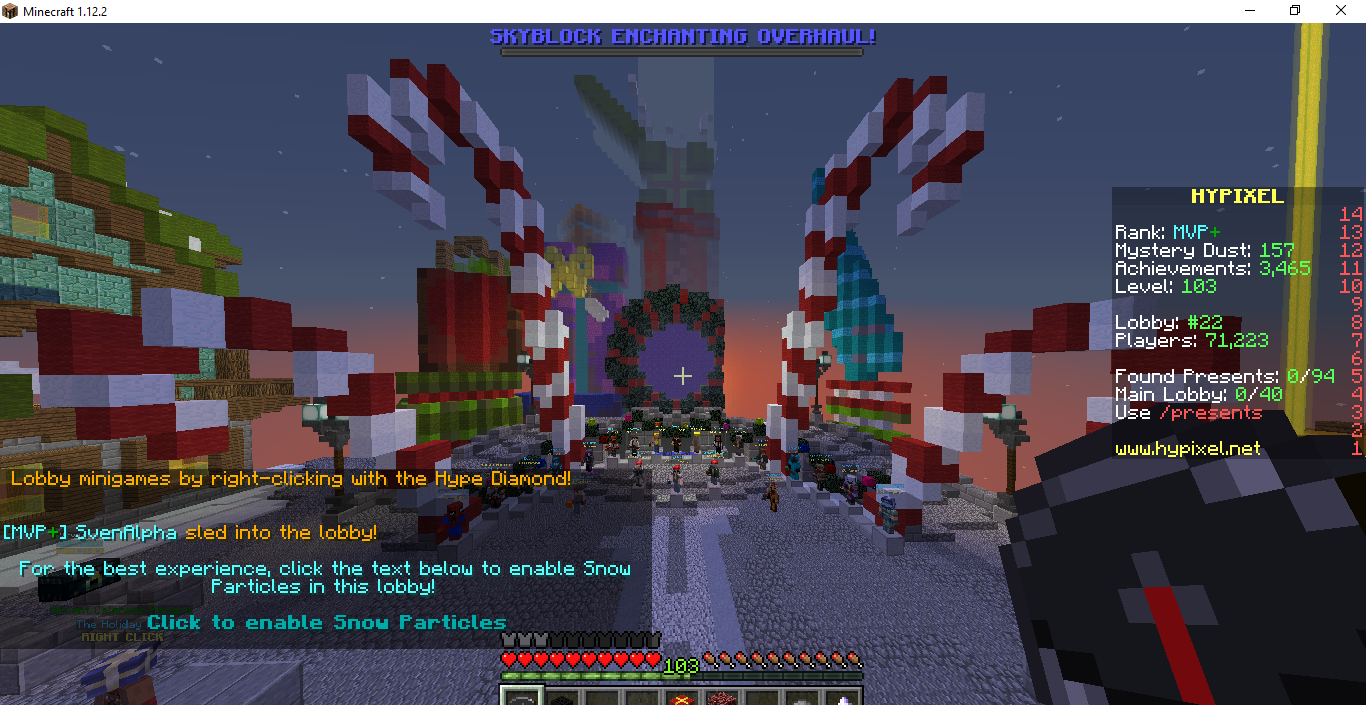Screen dimensions: 1366x705
Task: Choose the dark red block hotbar slot
Action: [722, 698]
